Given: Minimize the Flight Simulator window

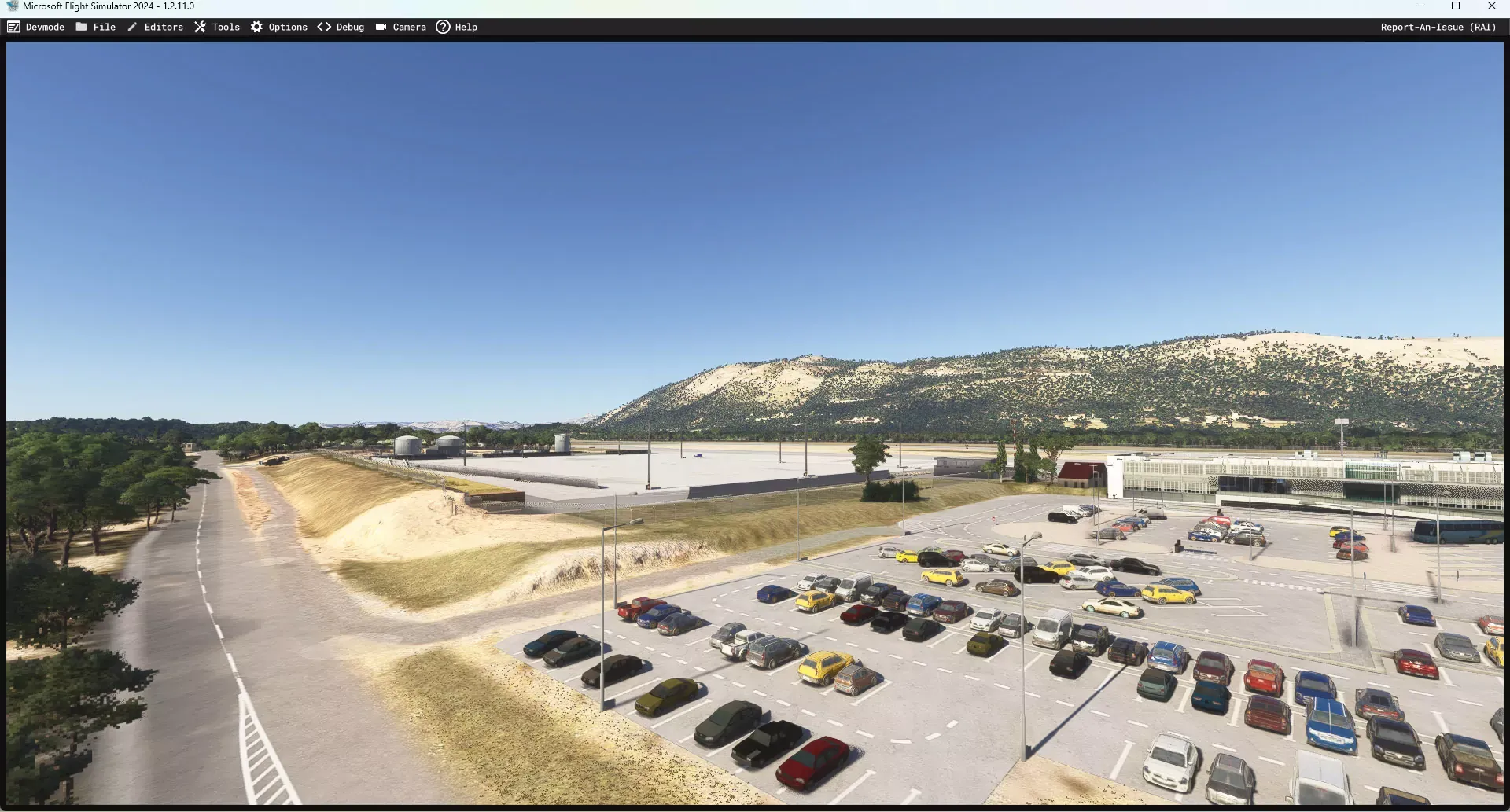Looking at the screenshot, I should [1420, 6].
